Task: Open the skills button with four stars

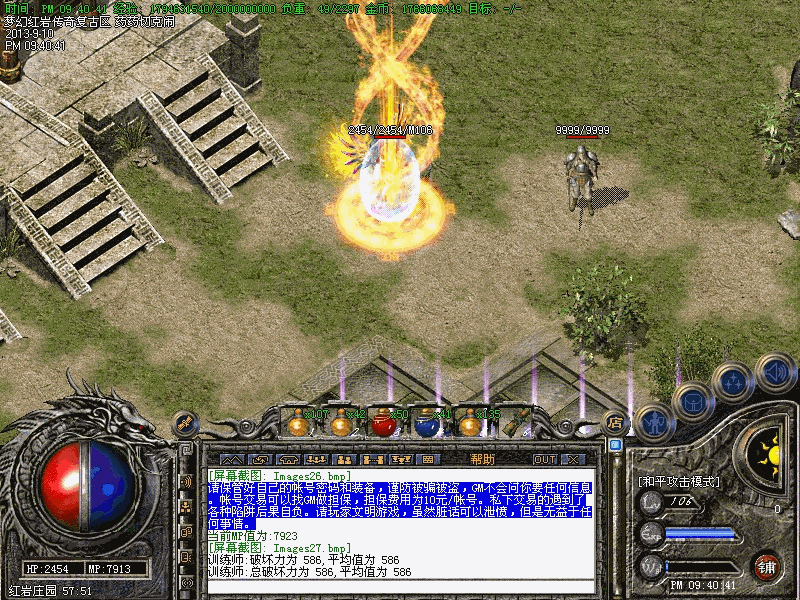Action: 734,381
